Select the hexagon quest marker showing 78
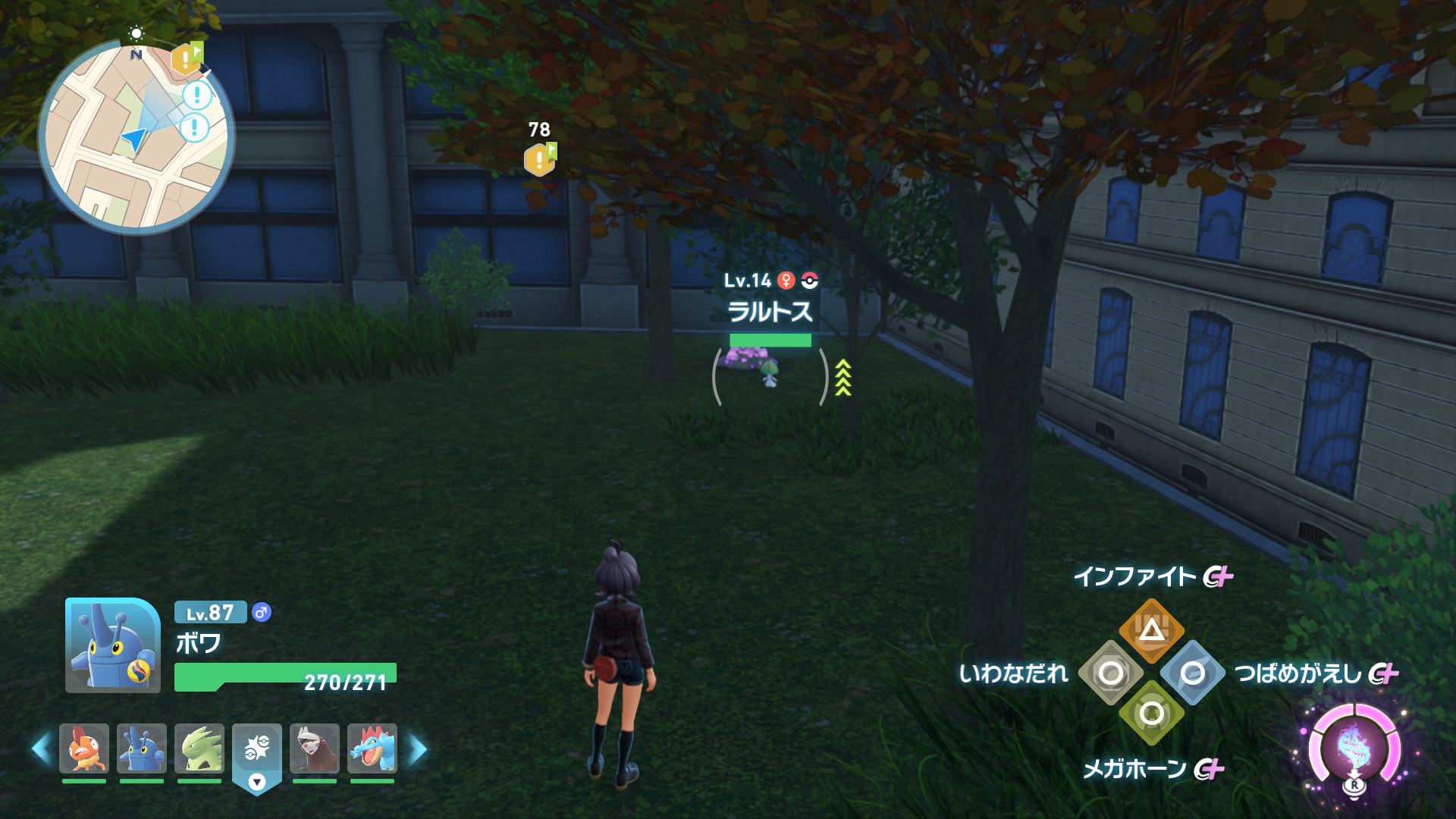The image size is (1456, 819). tap(539, 159)
